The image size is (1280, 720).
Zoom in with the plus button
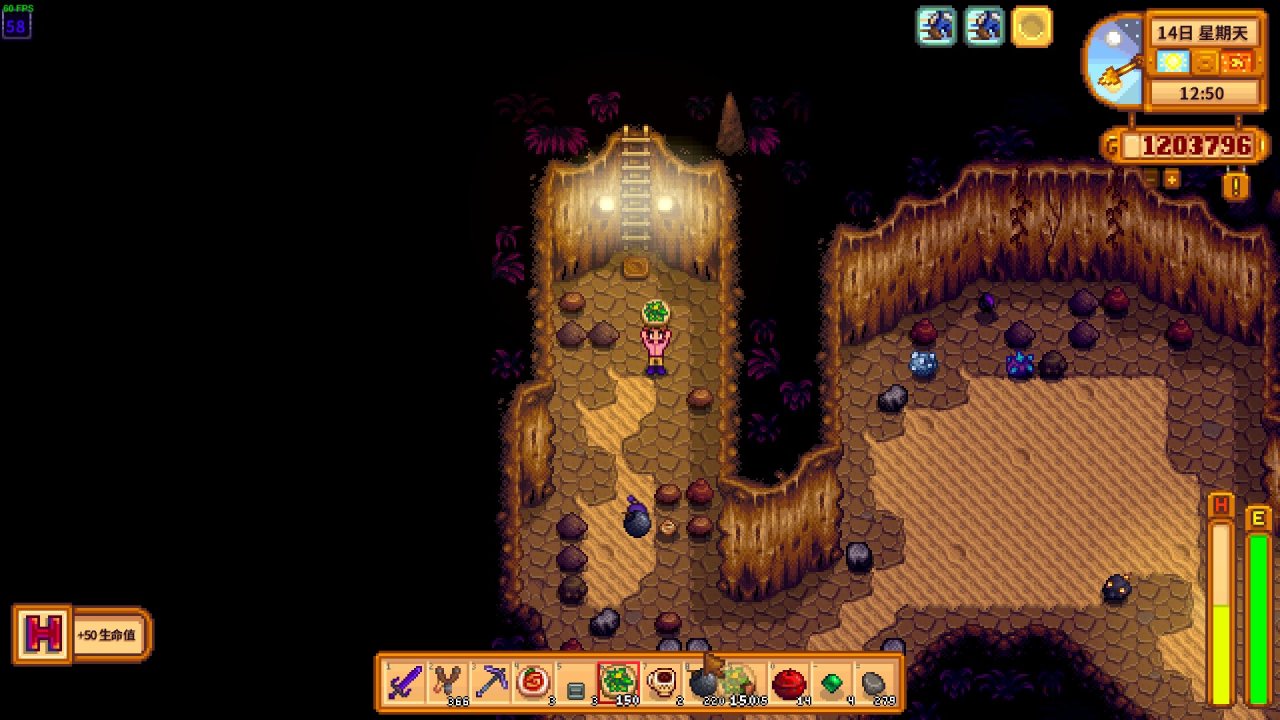1171,179
